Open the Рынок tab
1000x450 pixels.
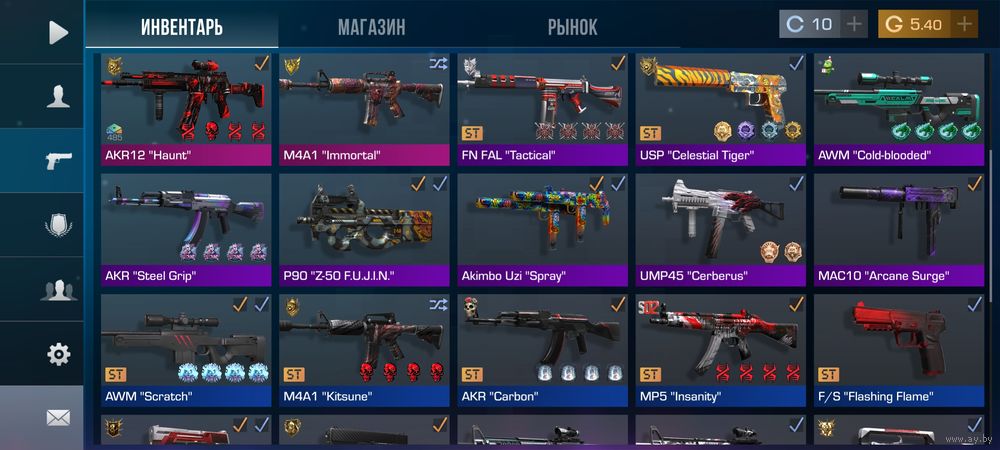(x=572, y=26)
